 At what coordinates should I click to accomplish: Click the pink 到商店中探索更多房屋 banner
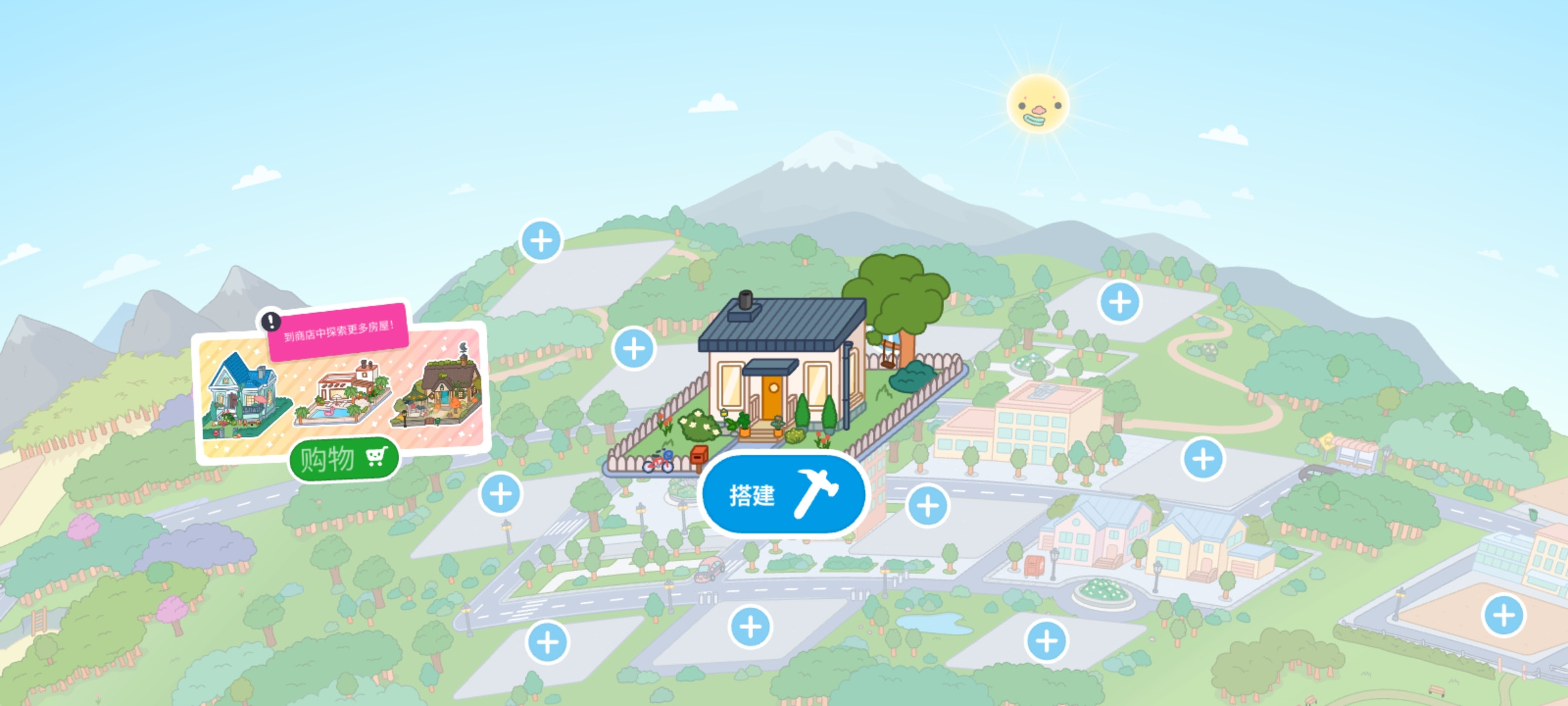338,331
